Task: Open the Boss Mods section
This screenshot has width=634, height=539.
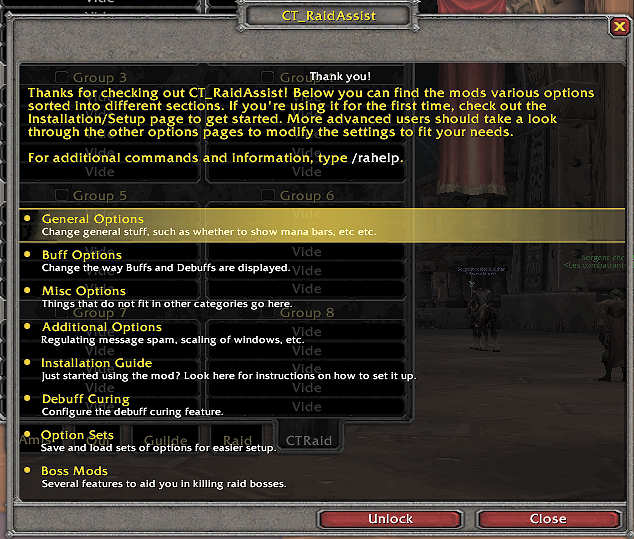Action: (x=75, y=471)
